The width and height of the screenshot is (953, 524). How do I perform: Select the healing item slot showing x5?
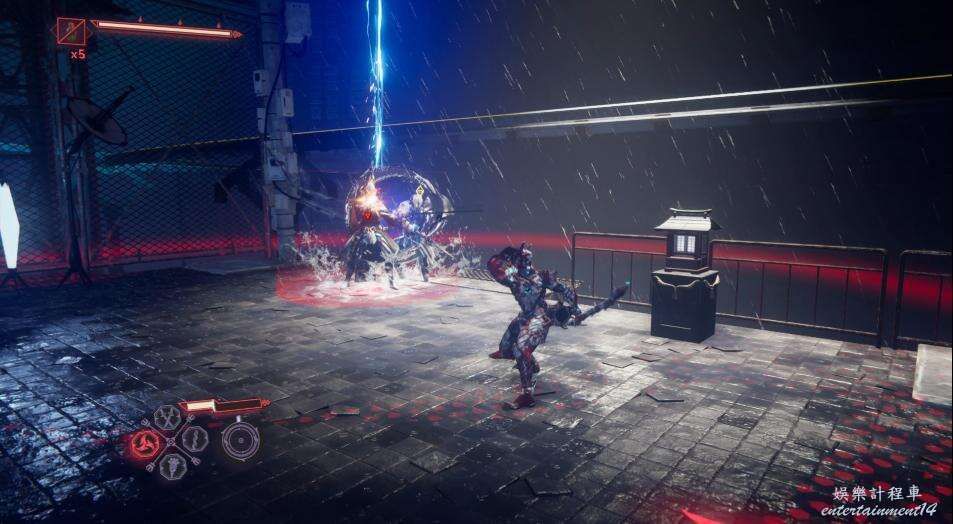click(72, 32)
